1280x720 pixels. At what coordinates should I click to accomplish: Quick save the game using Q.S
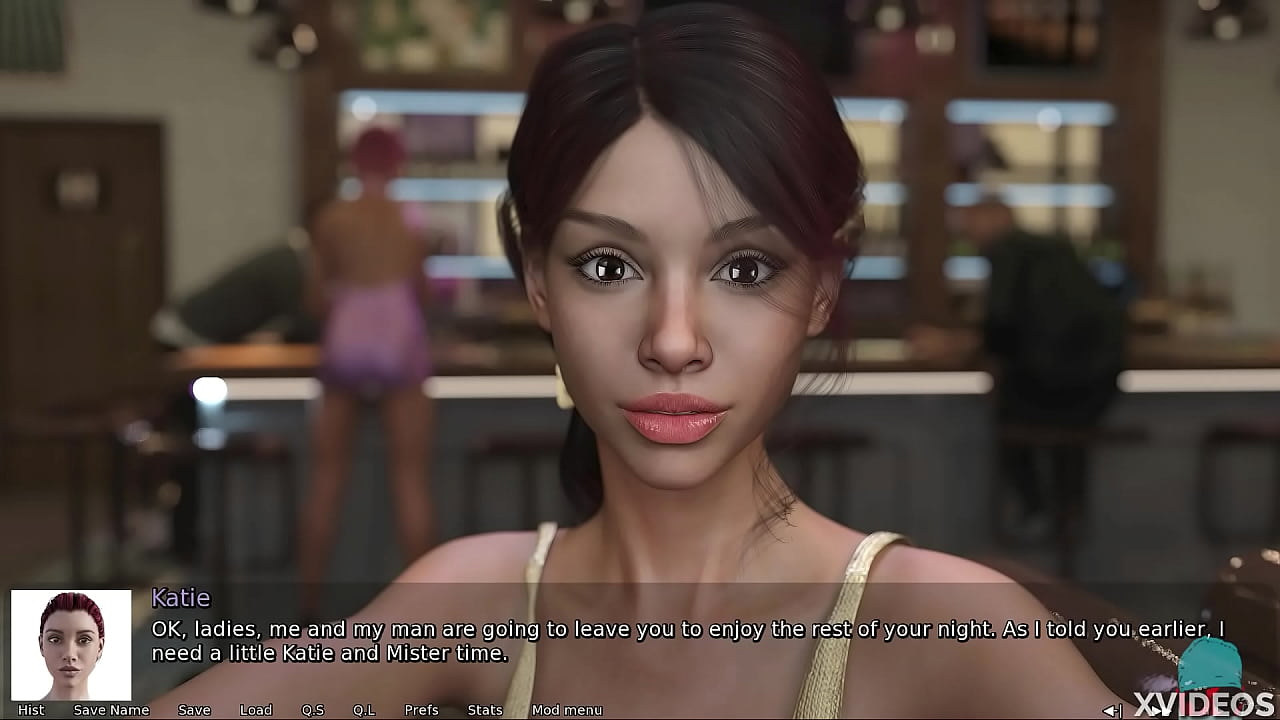pos(314,709)
